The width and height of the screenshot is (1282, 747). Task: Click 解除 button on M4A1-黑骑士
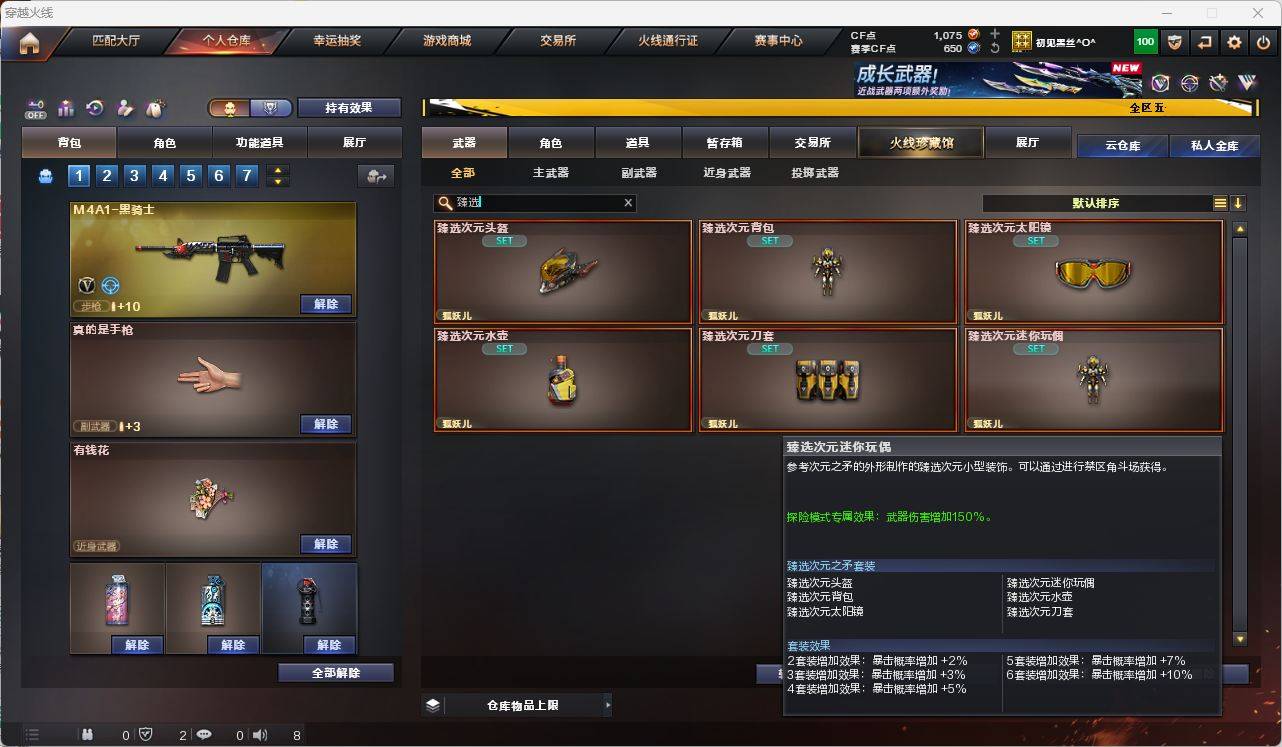click(x=326, y=304)
